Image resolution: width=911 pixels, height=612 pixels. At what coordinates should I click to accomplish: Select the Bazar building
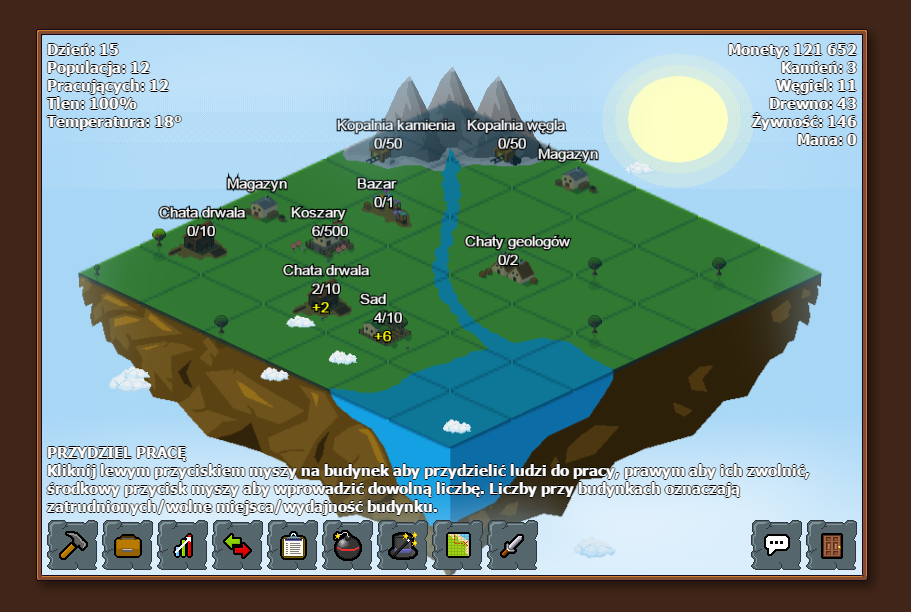392,211
